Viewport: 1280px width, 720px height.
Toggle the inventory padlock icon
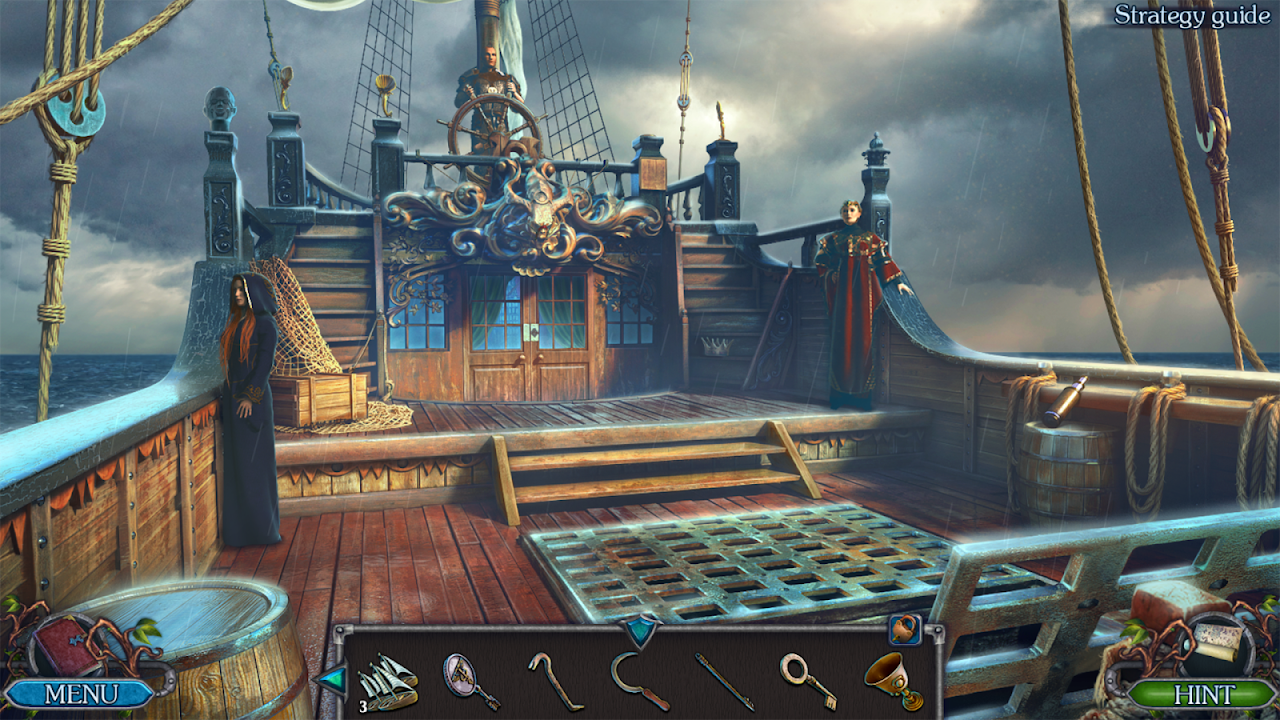[x=903, y=629]
